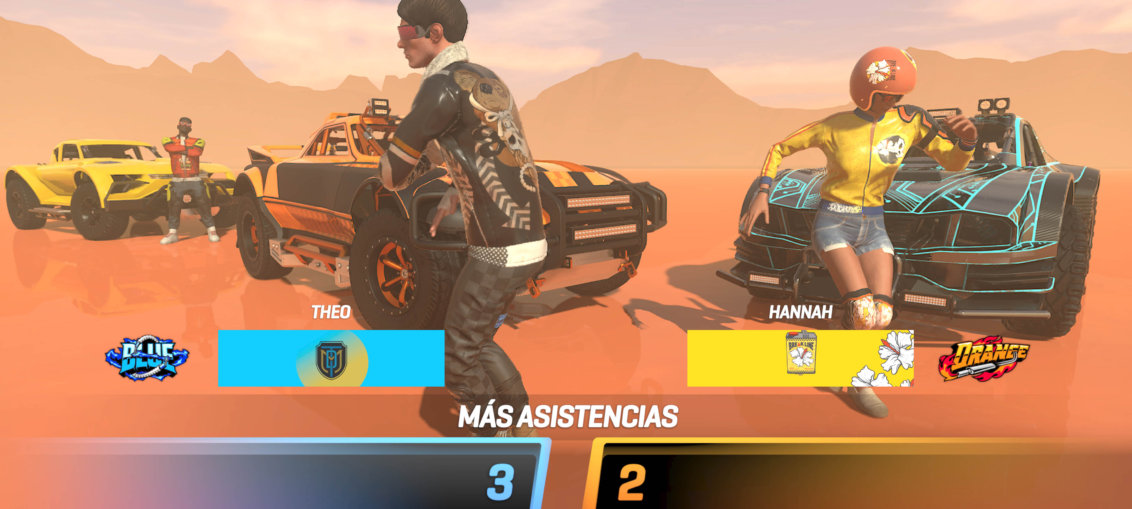1132x509 pixels.
Task: Click the Blue team logo
Action: (x=147, y=358)
